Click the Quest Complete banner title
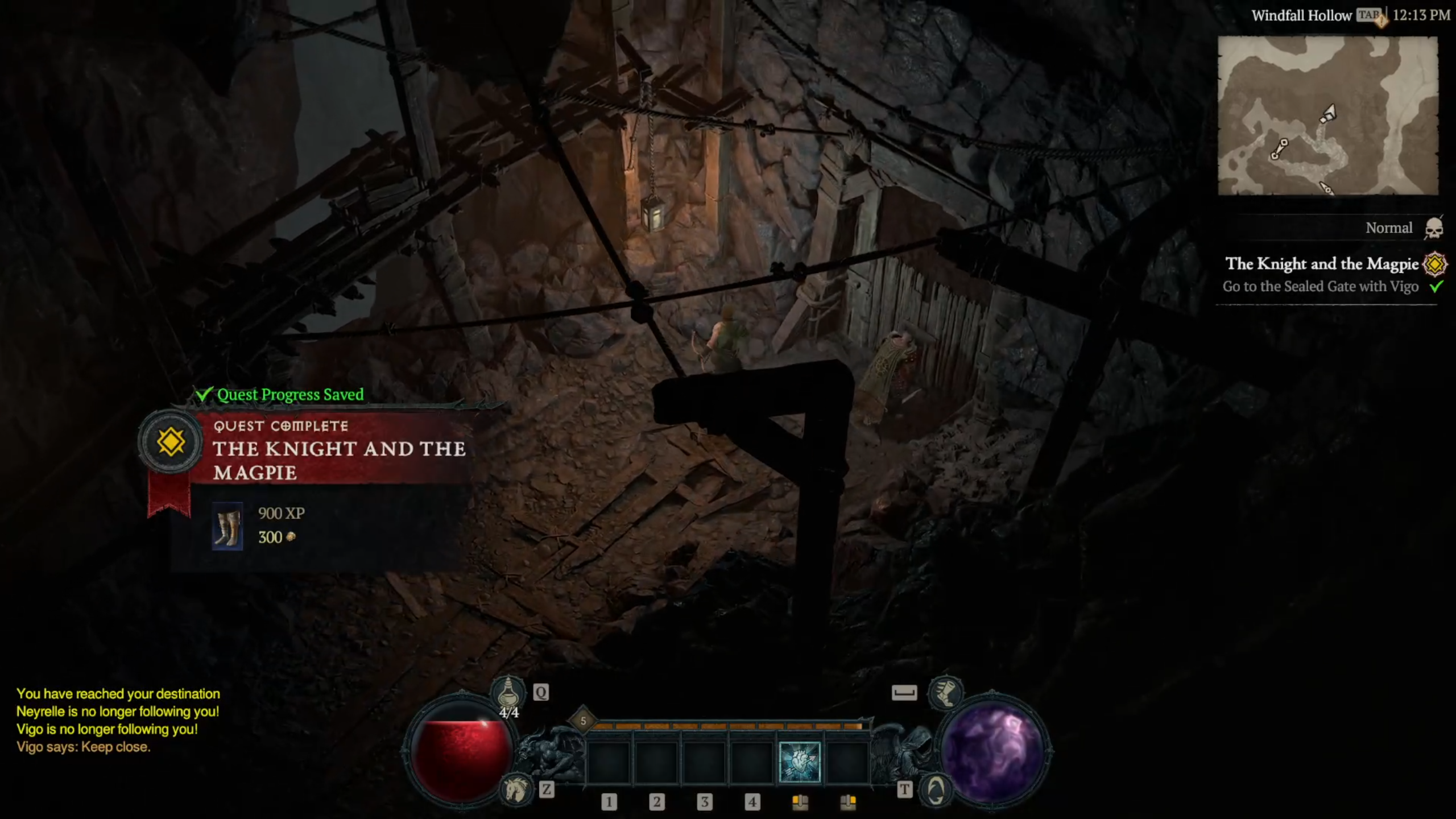The height and width of the screenshot is (819, 1456). pyautogui.click(x=339, y=460)
